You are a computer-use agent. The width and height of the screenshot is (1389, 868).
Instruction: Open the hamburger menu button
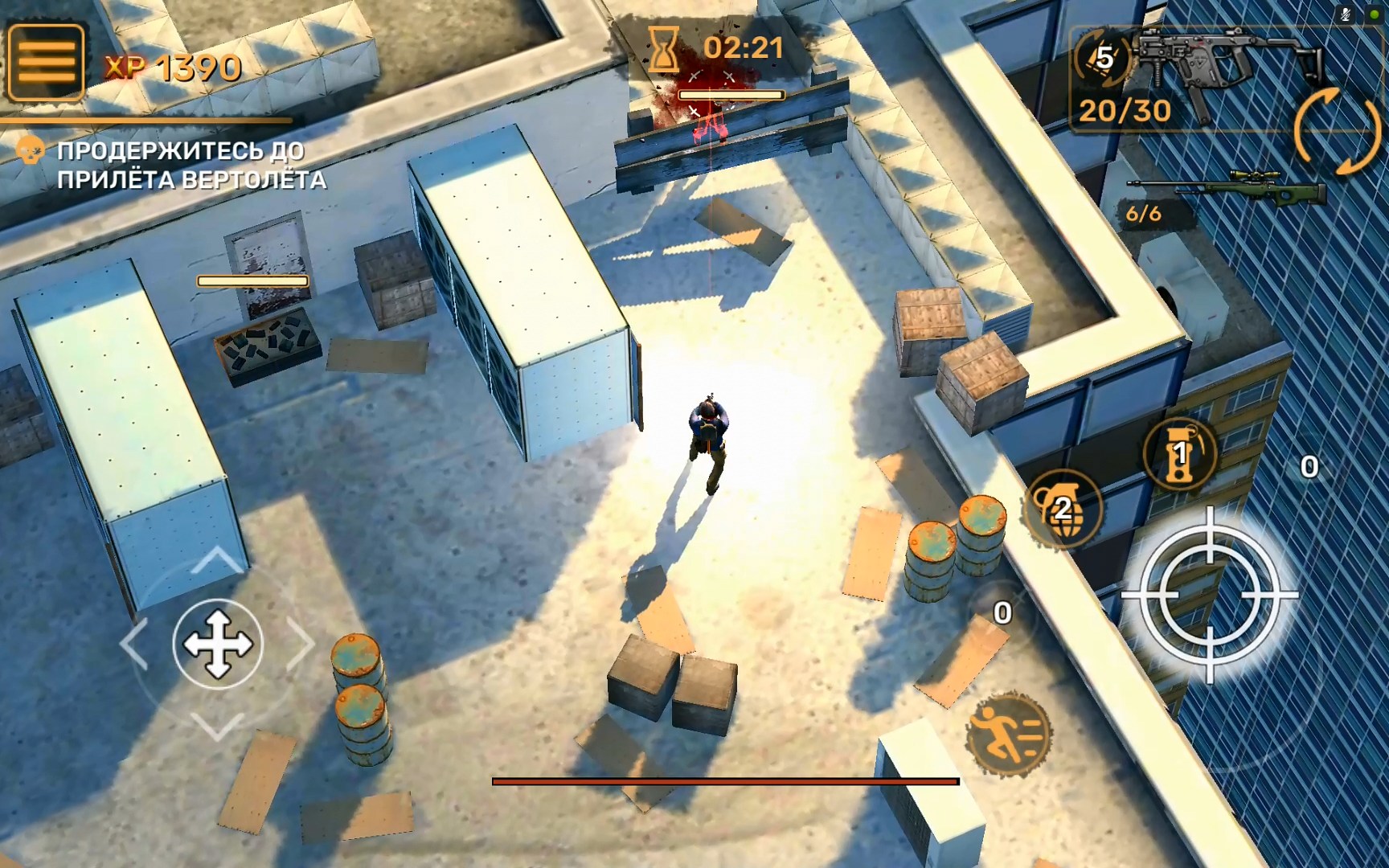click(46, 61)
